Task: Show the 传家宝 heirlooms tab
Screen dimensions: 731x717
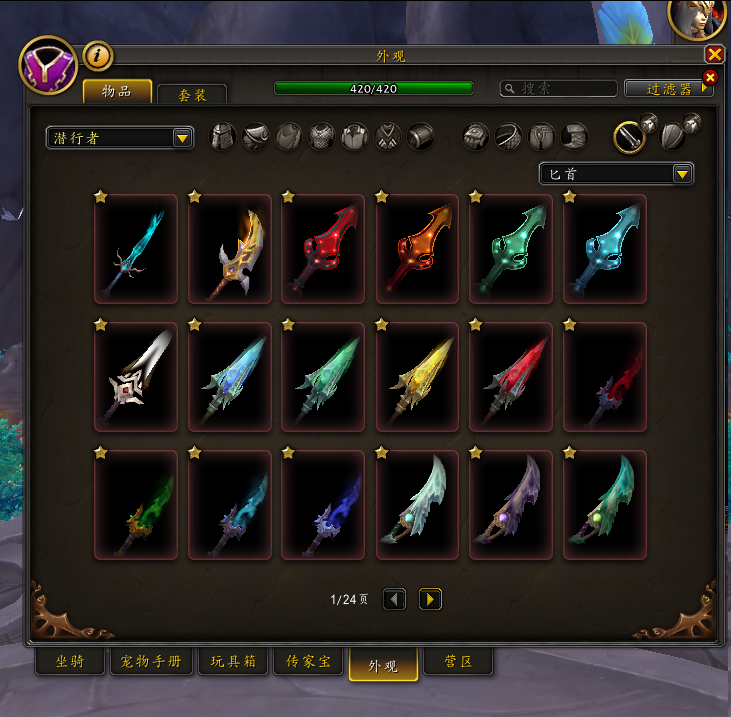Action: point(308,663)
